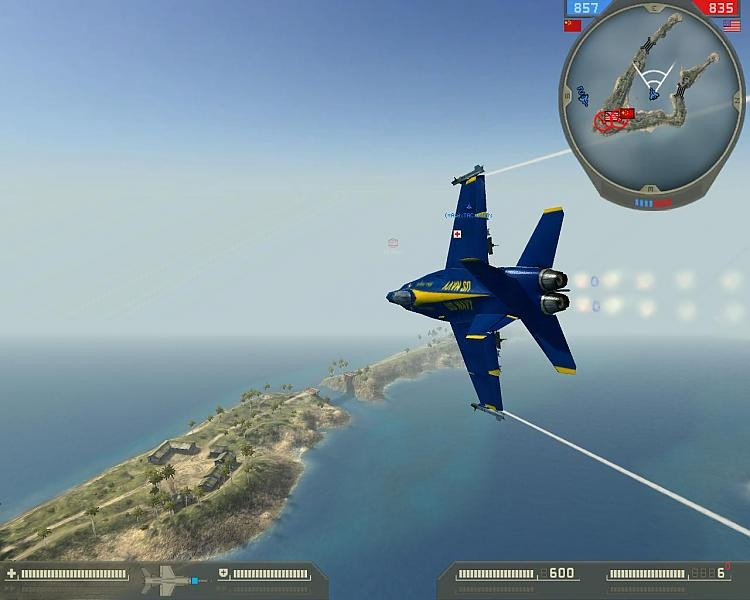Select the blue carrier marker on minimap
750x600 pixels.
[x=583, y=94]
